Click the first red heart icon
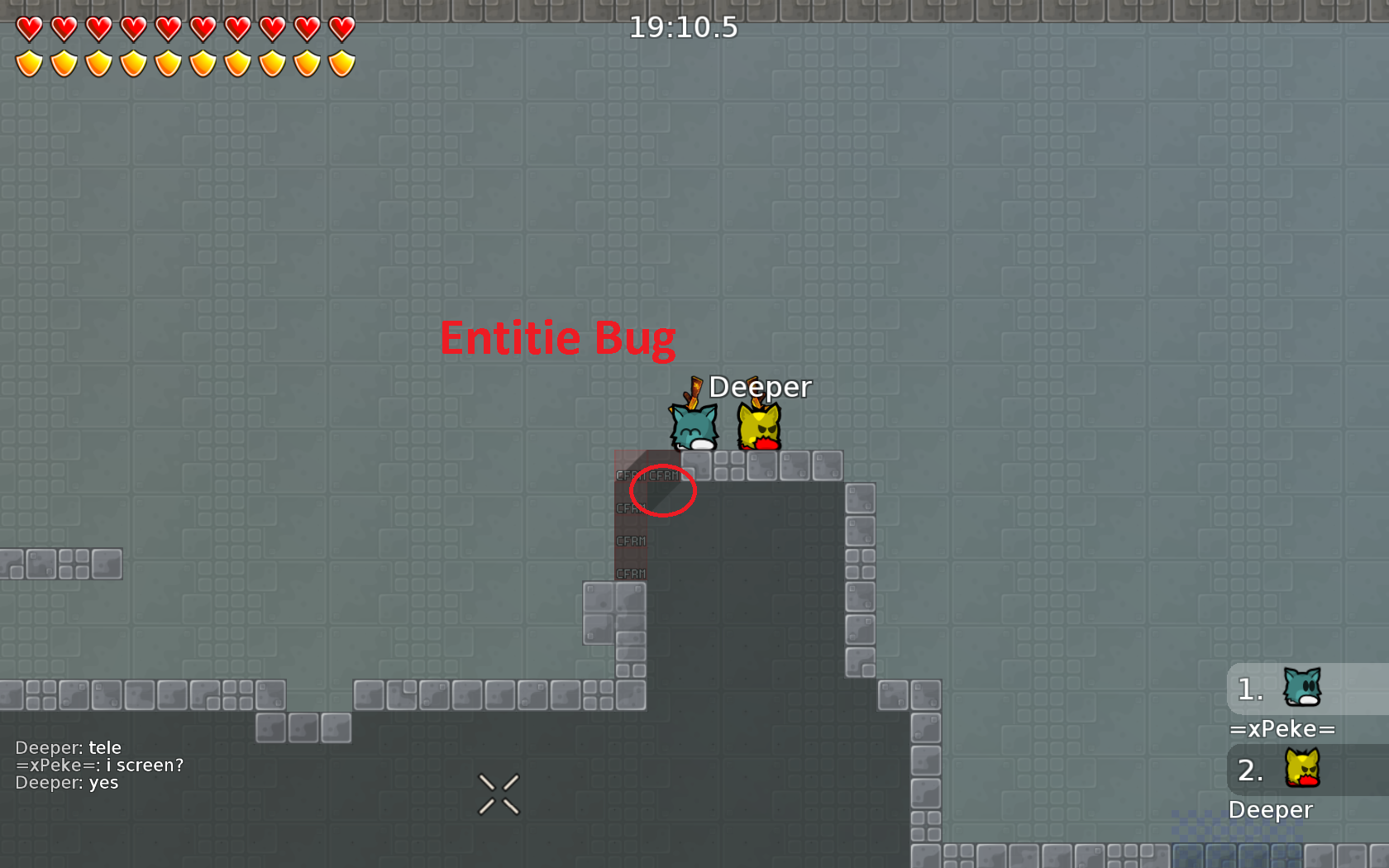The width and height of the screenshot is (1389, 868). pyautogui.click(x=28, y=28)
